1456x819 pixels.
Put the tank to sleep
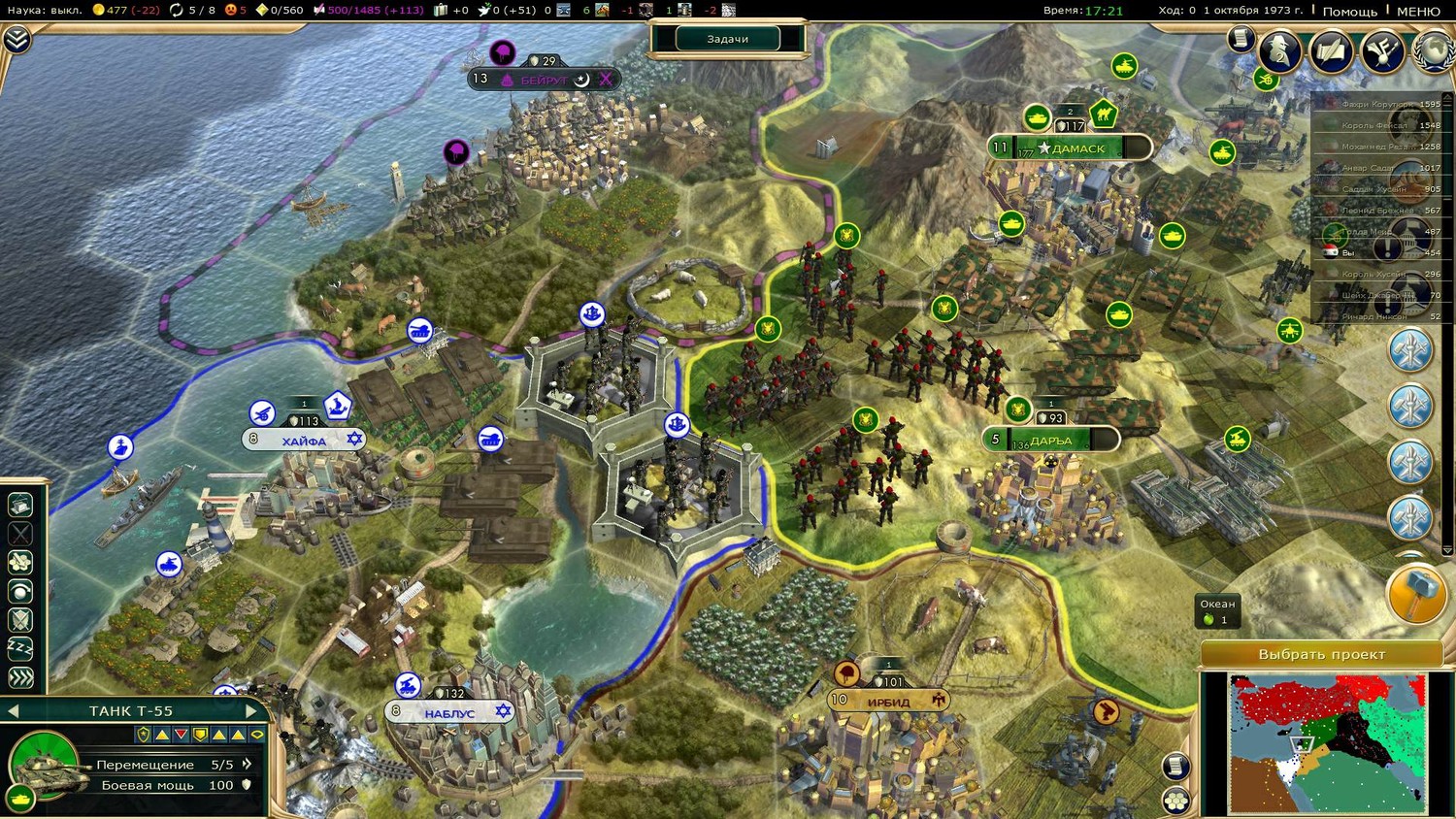point(20,648)
